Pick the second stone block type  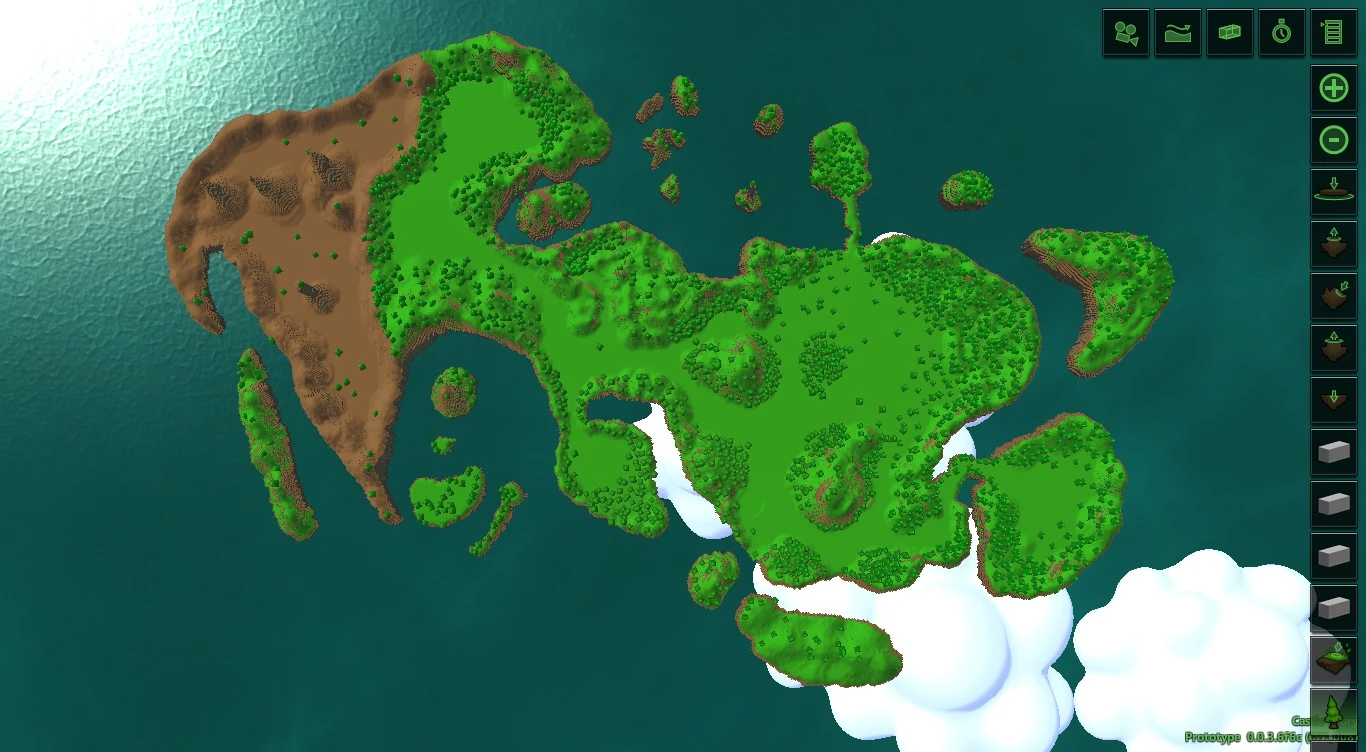pyautogui.click(x=1333, y=505)
